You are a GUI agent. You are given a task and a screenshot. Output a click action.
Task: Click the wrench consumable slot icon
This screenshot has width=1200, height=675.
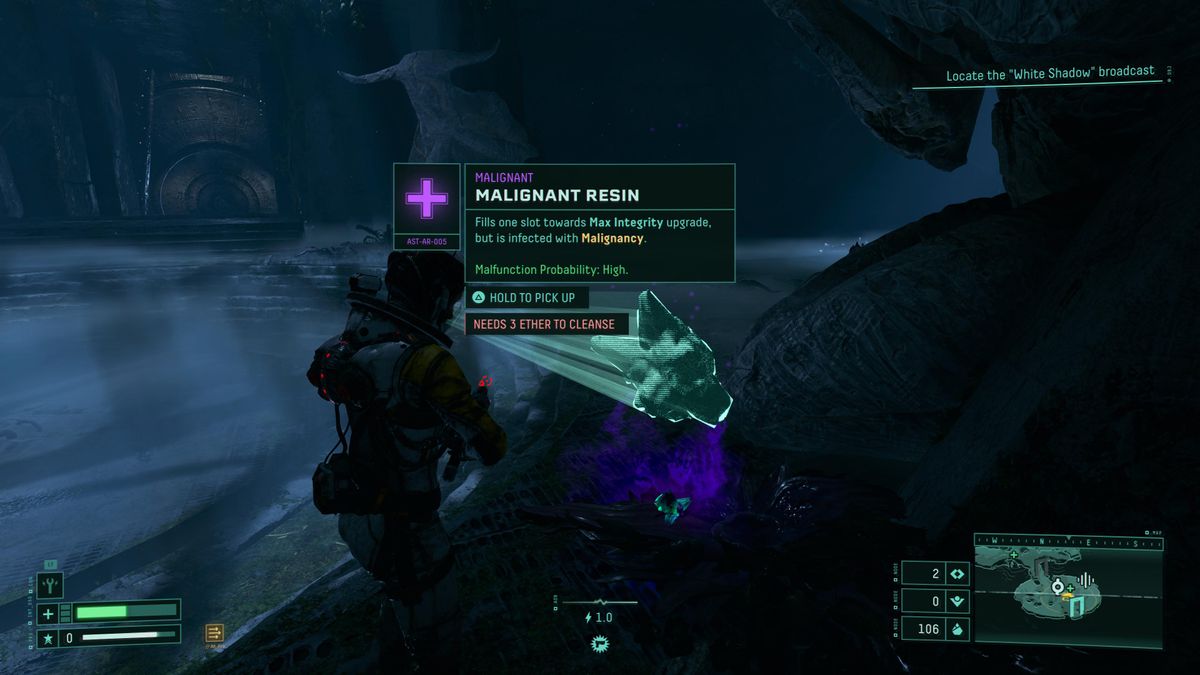pyautogui.click(x=50, y=584)
